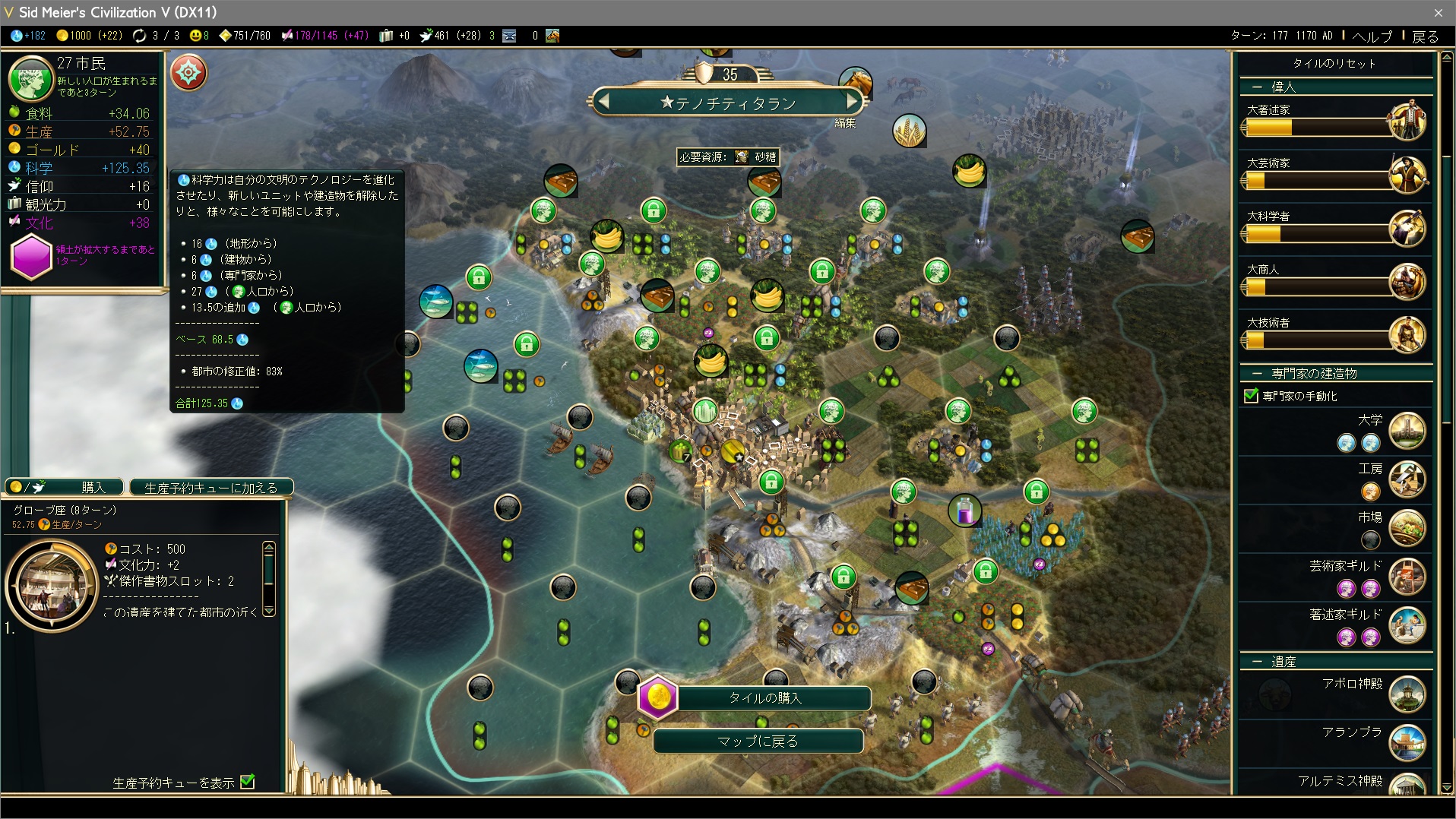1456x819 pixels.
Task: Toggle 専門家の手動化 checkbox
Action: [1251, 396]
